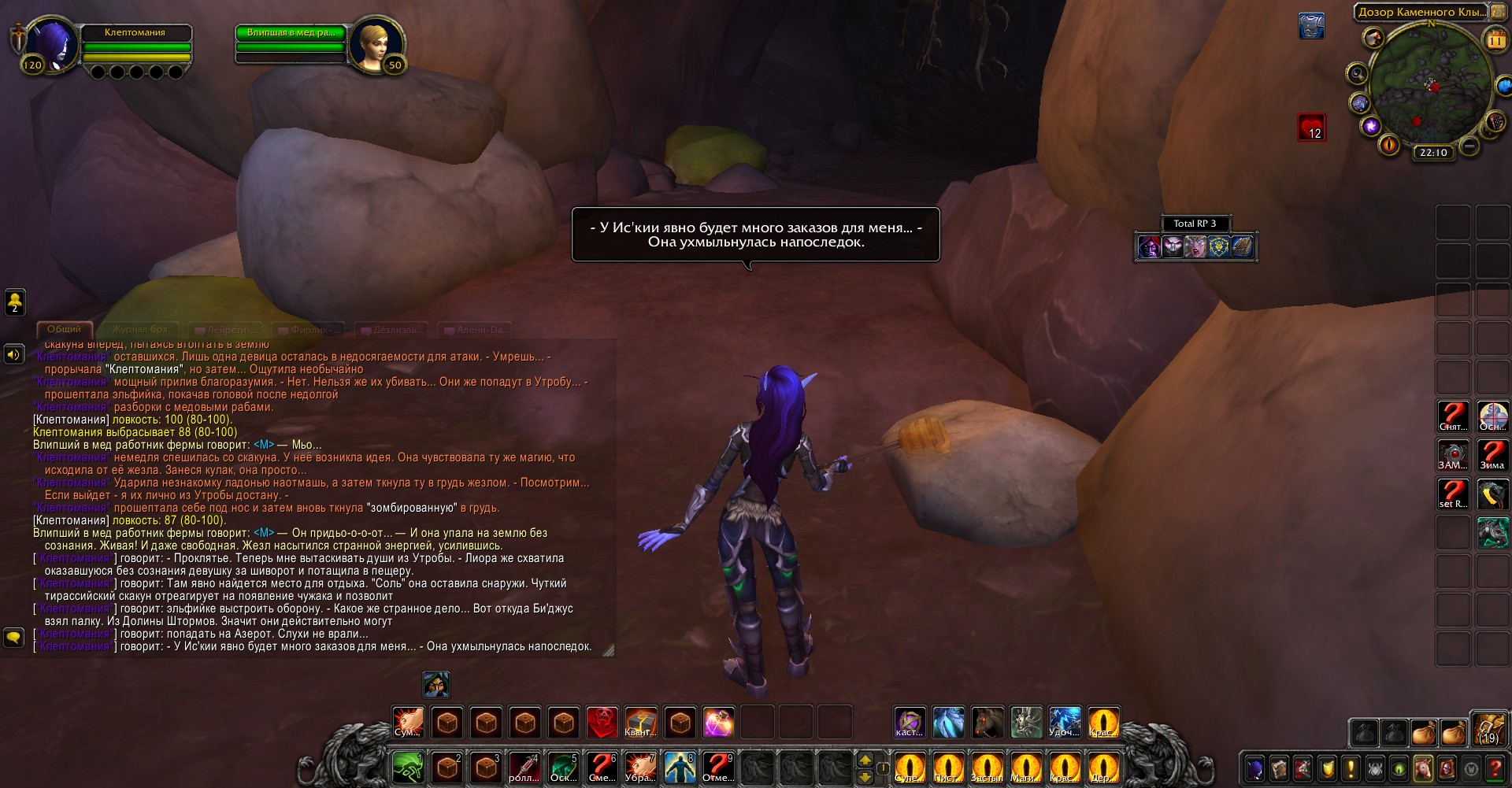The width and height of the screenshot is (1512, 788).
Task: Click the Зима macro on the right bar
Action: click(x=1492, y=455)
